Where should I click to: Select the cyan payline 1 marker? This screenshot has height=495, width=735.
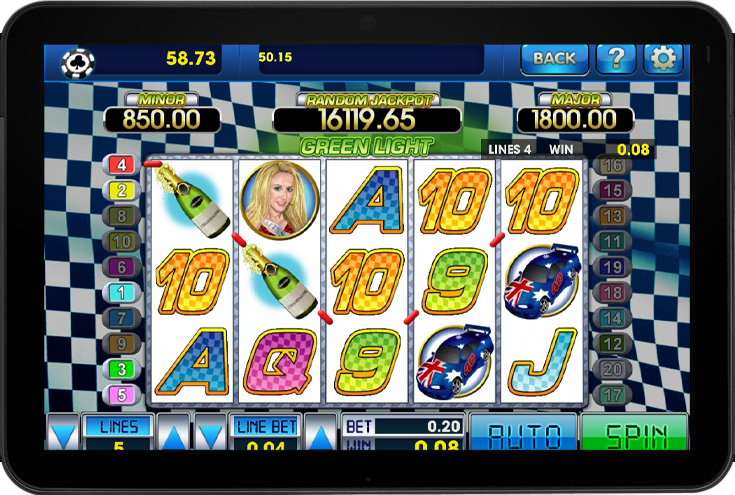pos(122,292)
